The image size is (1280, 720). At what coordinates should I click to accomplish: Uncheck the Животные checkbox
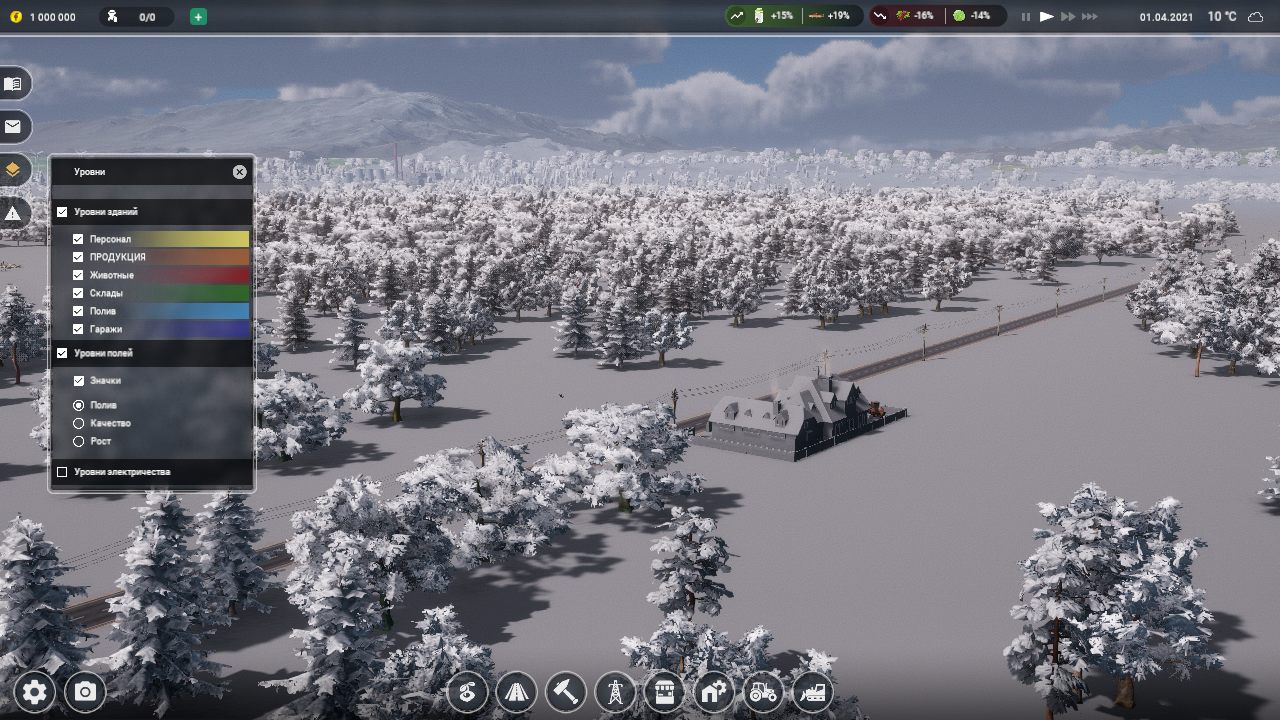coord(78,275)
